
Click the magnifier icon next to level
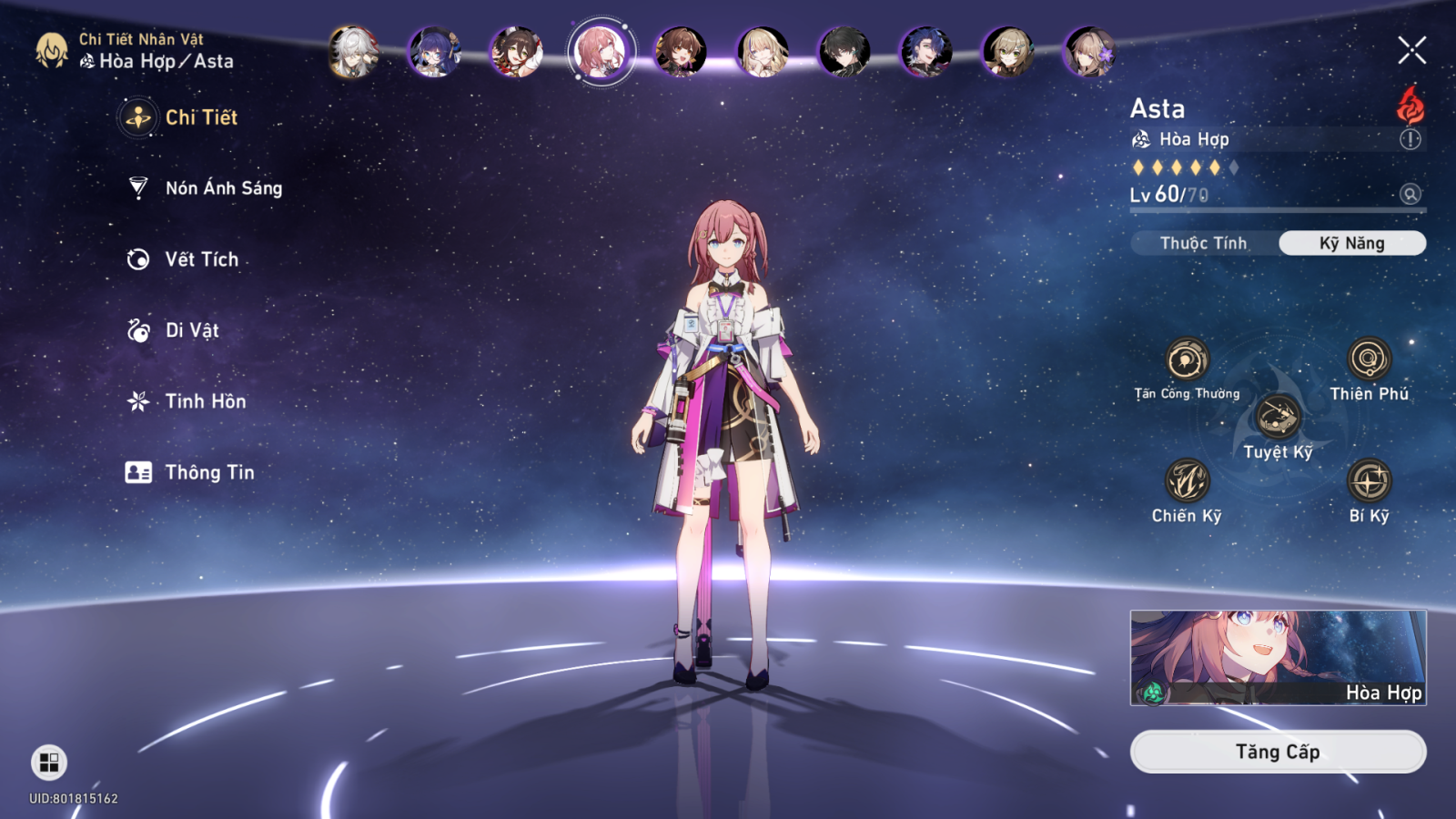coord(1410,194)
